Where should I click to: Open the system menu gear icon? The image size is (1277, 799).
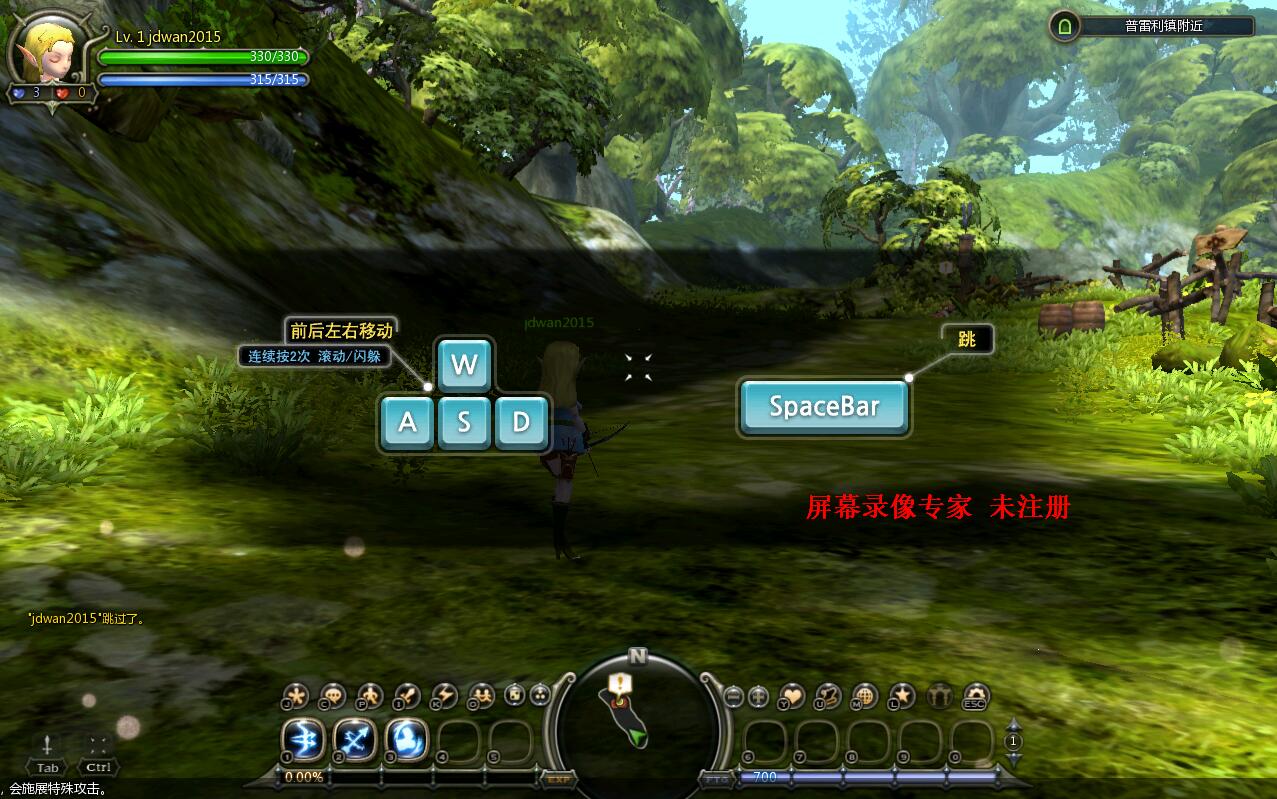(975, 695)
